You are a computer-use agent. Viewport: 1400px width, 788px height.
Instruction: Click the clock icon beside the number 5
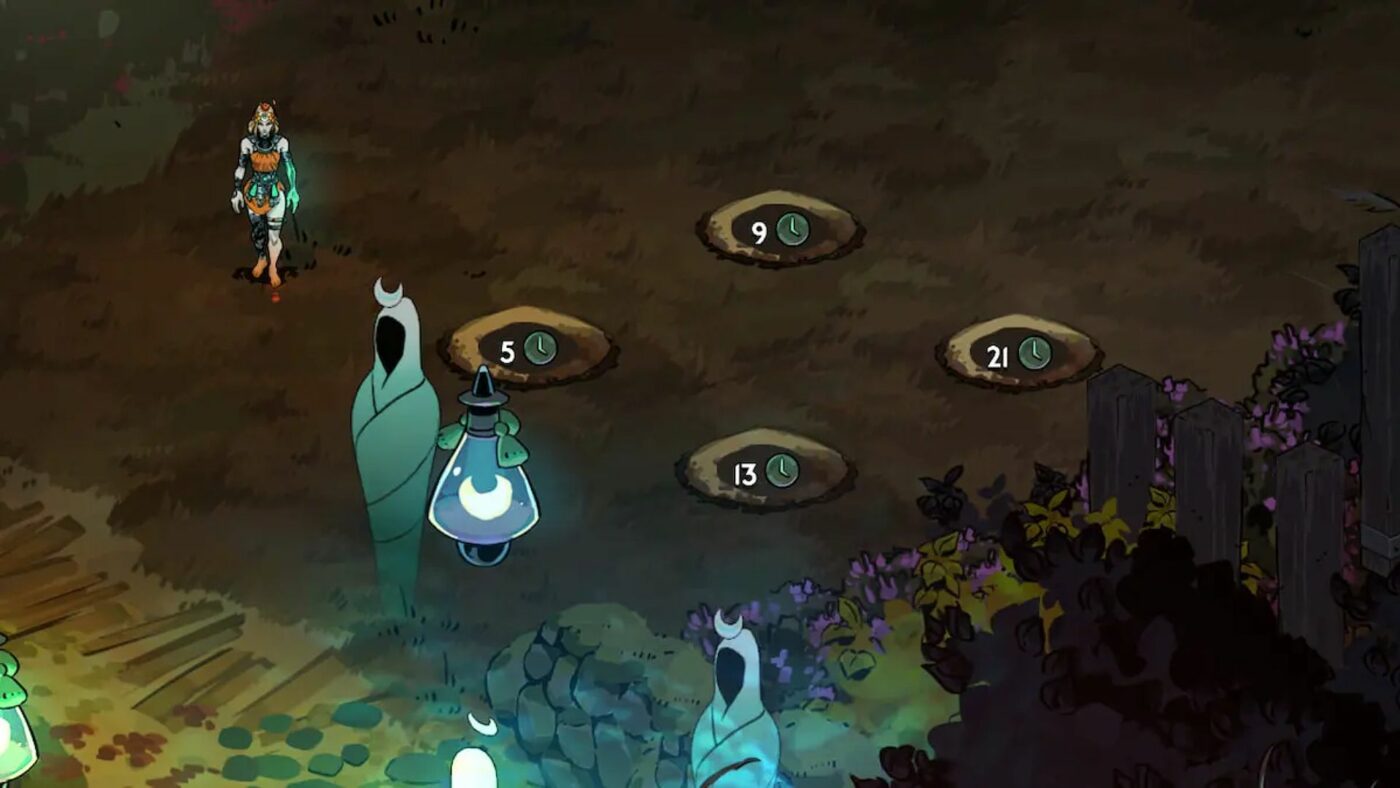pyautogui.click(x=541, y=349)
